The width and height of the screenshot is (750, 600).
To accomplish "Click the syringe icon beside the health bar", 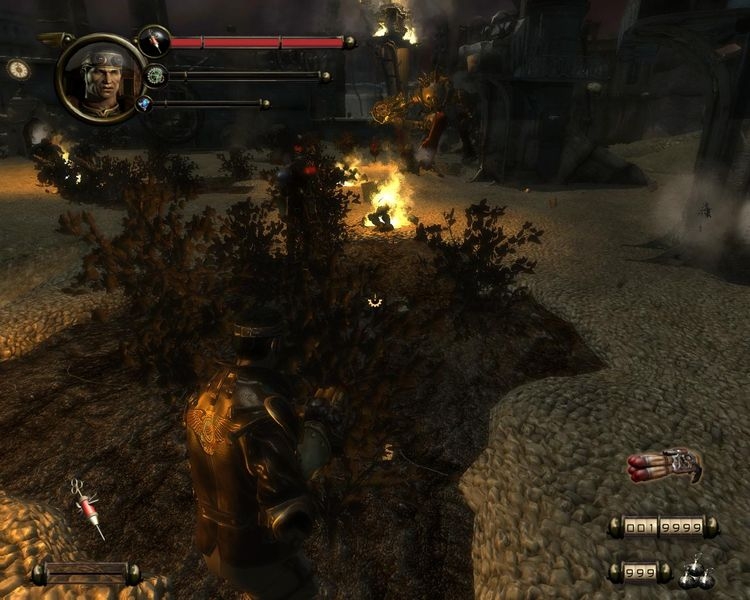I will 153,42.
